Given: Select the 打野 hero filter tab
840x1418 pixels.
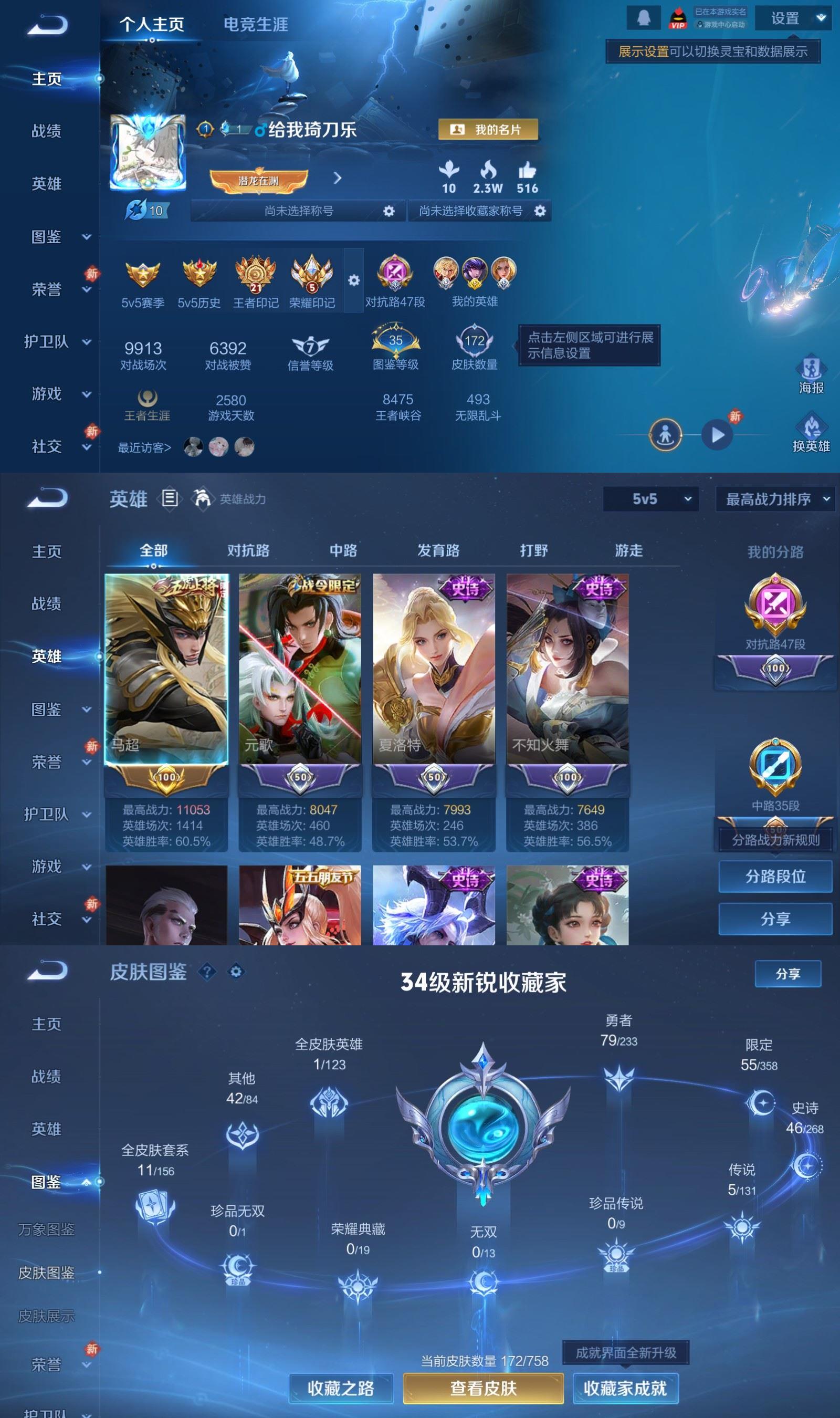Looking at the screenshot, I should (x=534, y=550).
